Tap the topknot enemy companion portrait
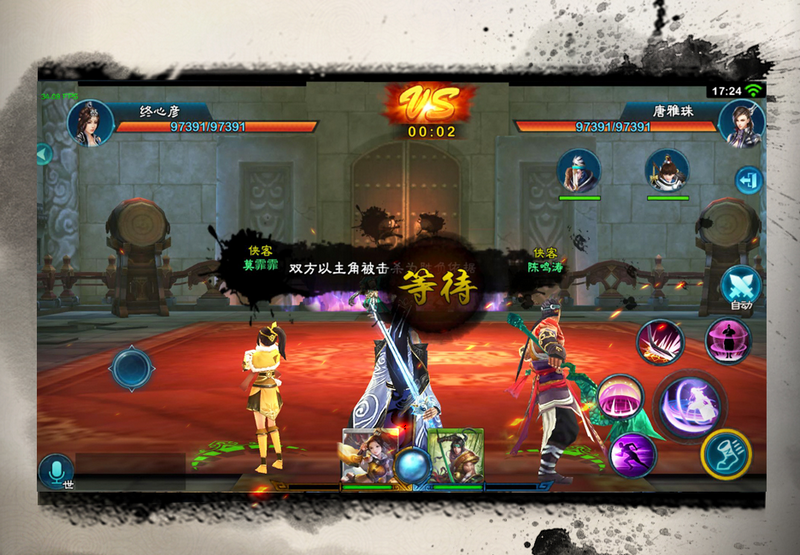800x555 pixels. click(667, 170)
